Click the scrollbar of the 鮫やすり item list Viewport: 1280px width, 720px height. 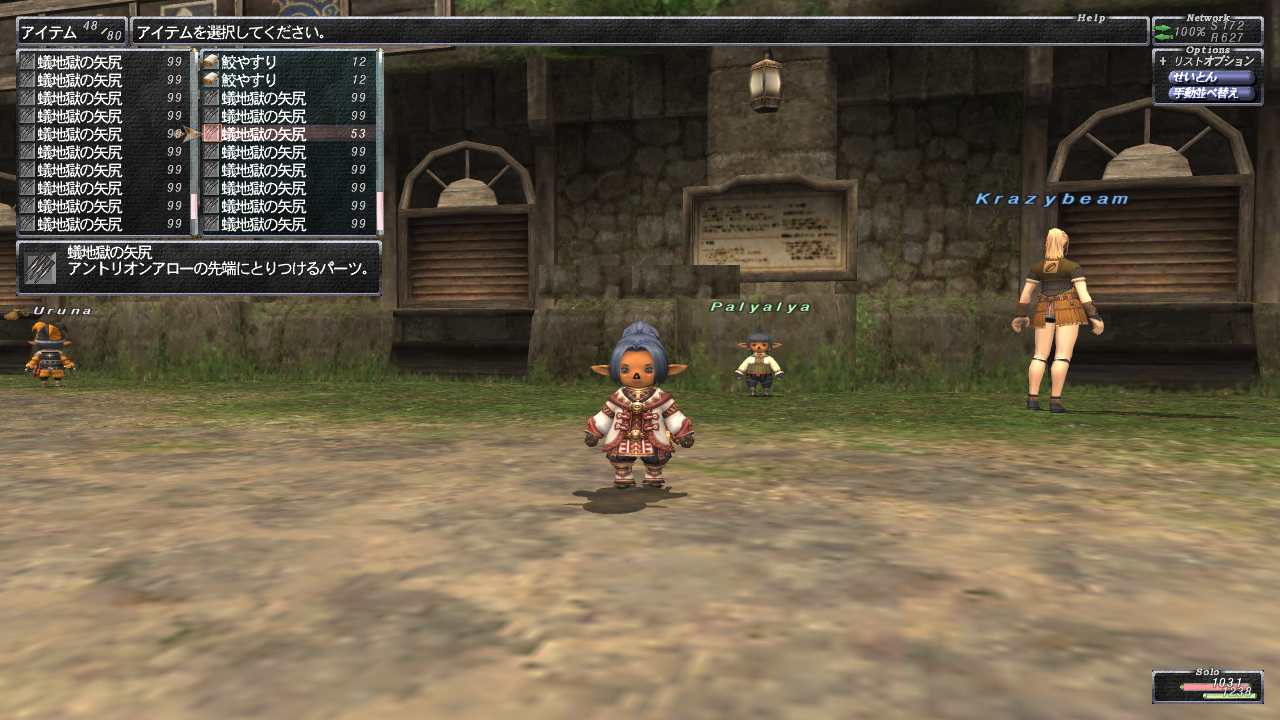pos(379,140)
